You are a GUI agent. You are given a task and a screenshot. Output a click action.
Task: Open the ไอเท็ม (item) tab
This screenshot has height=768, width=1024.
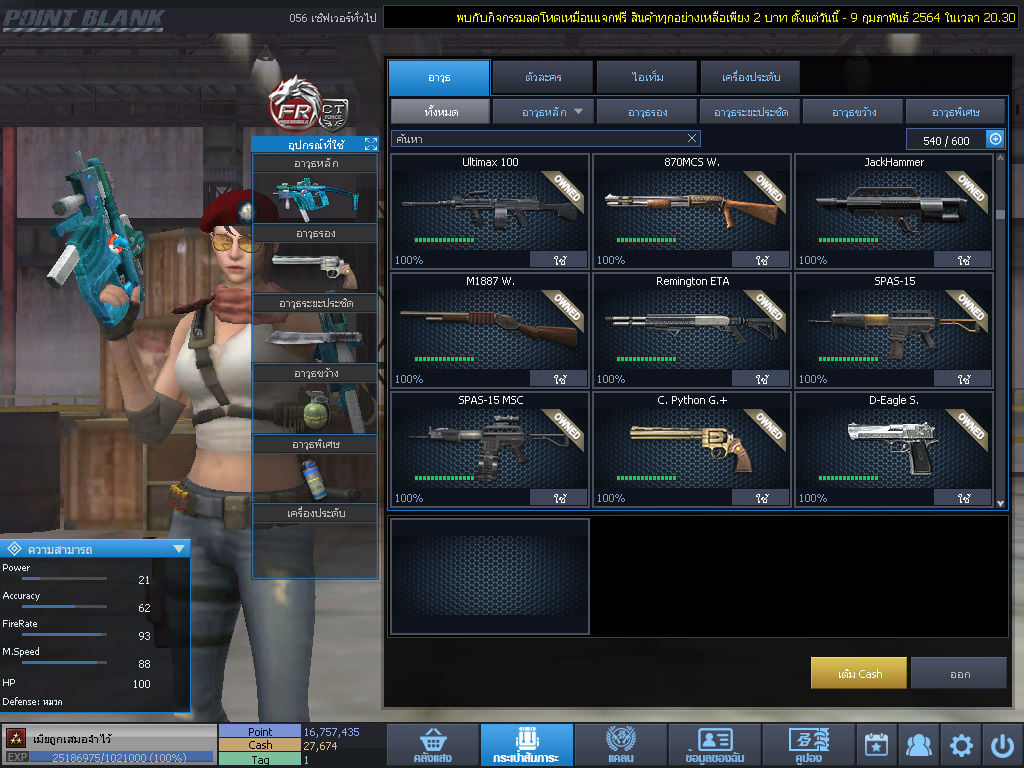[x=646, y=77]
